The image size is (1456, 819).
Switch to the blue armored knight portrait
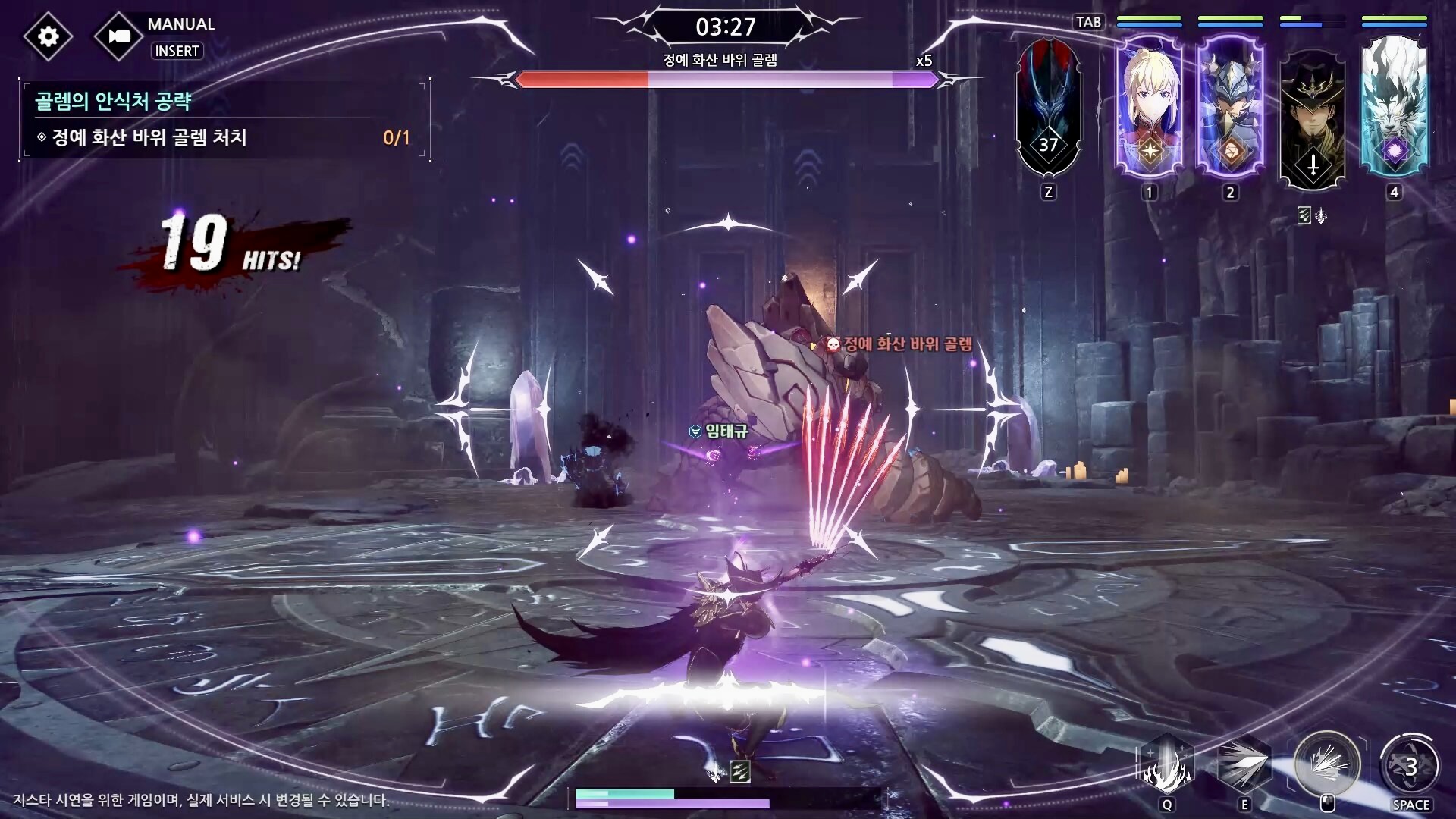point(1230,106)
